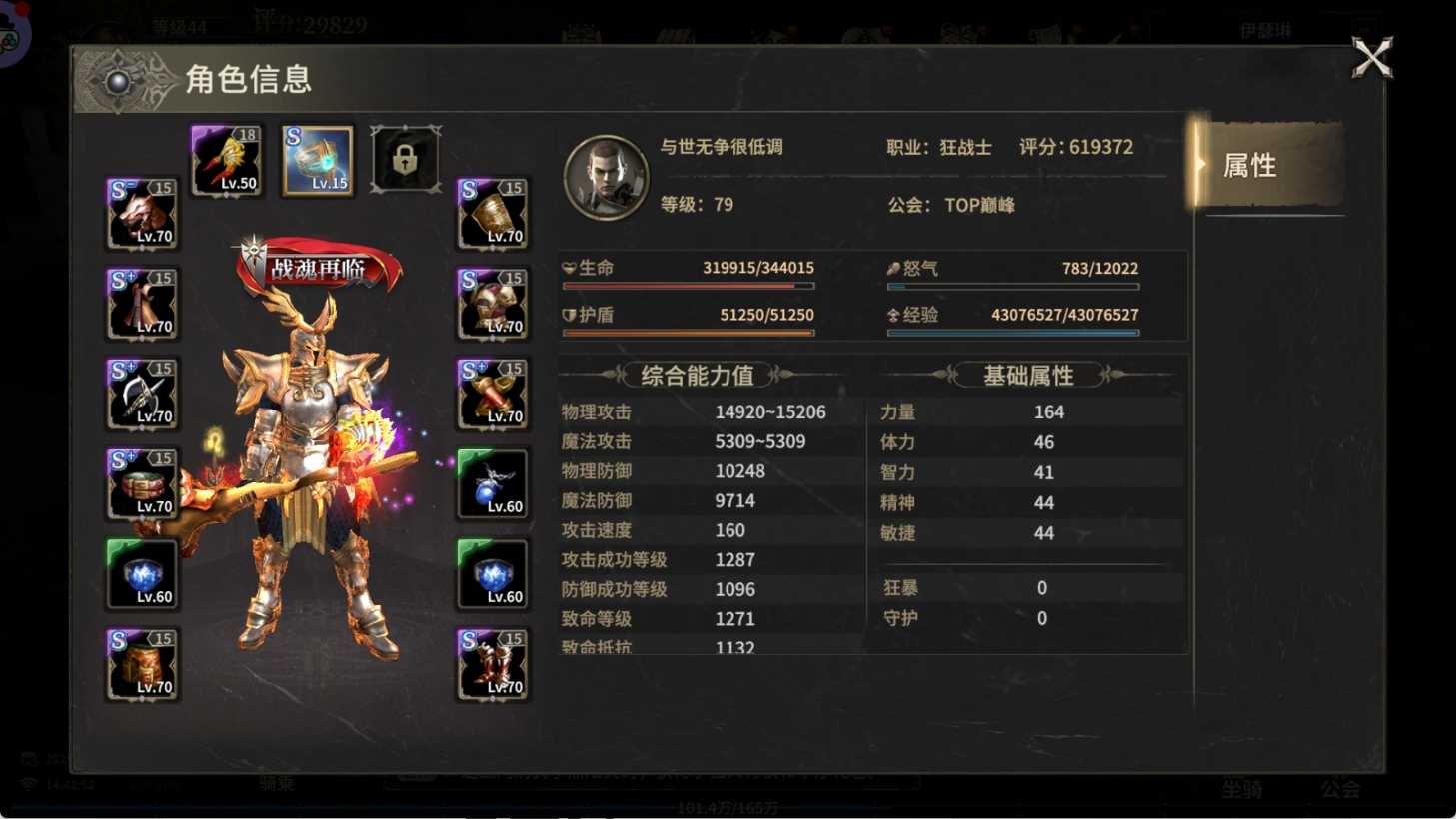The height and width of the screenshot is (819, 1456).
Task: Select the S+ Lv.70 belt slot
Action: [142, 482]
